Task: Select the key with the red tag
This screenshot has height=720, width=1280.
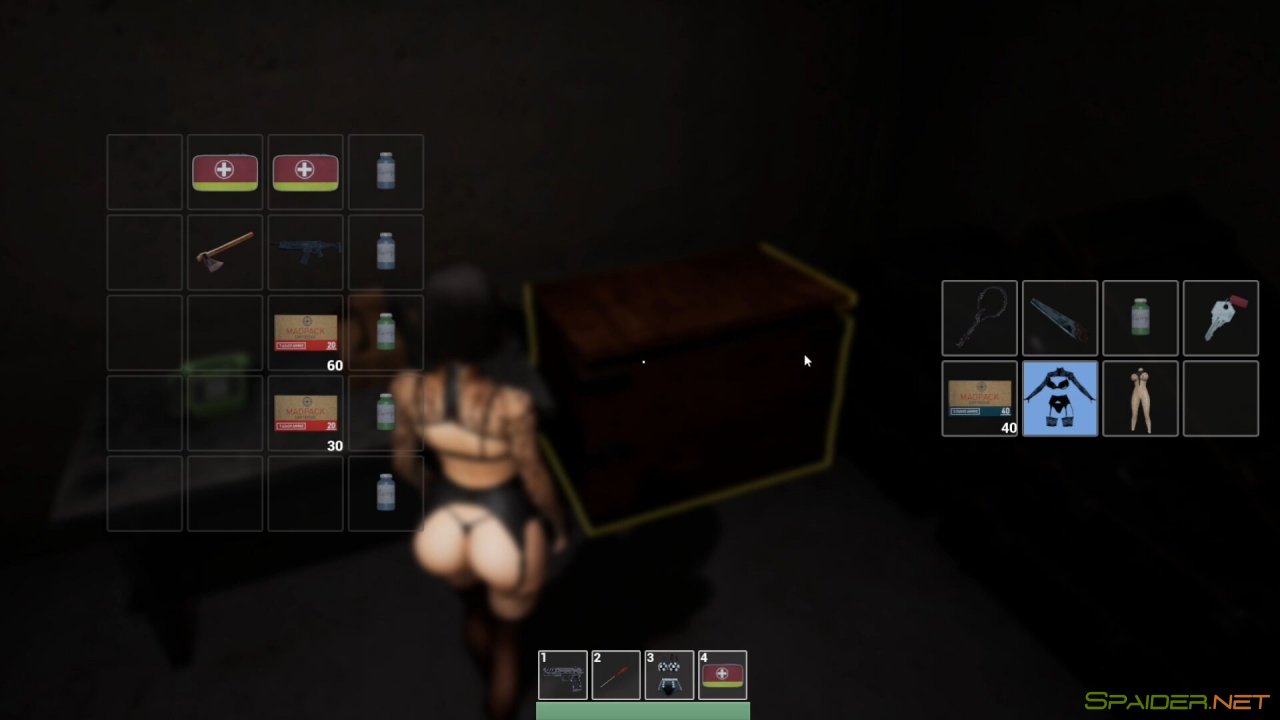Action: point(1220,318)
